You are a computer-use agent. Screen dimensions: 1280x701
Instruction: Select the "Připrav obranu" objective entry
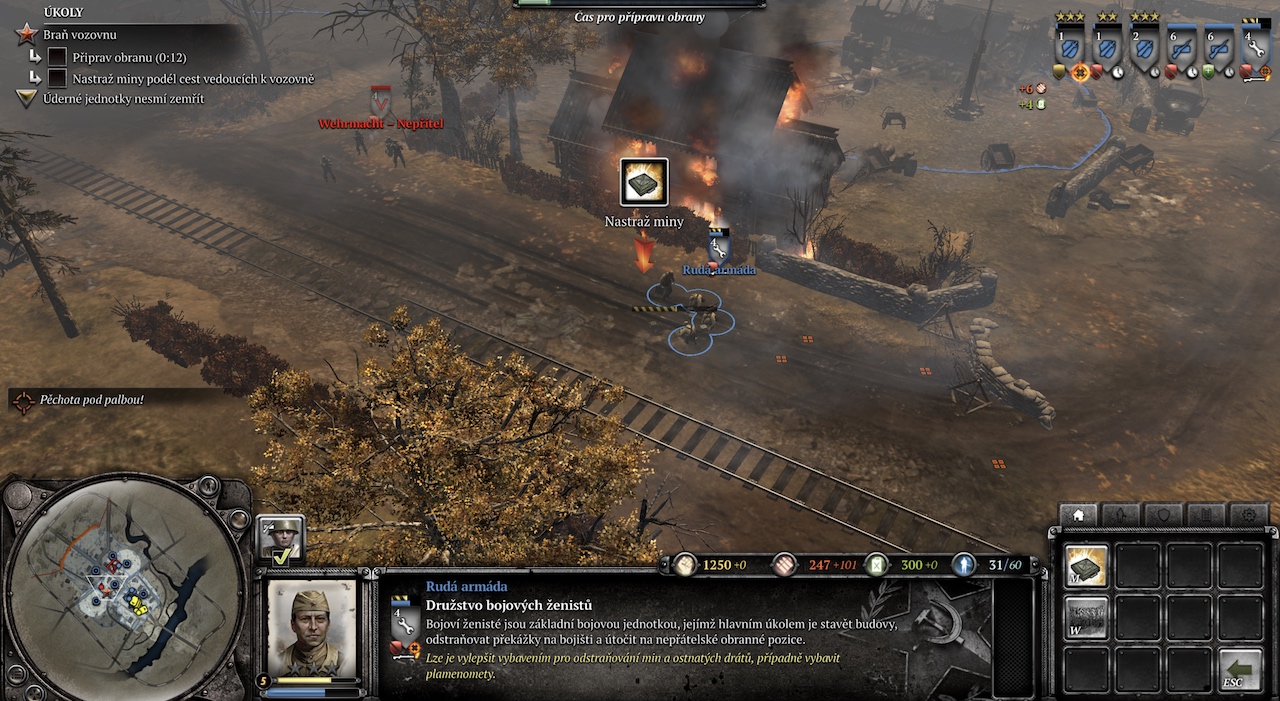[x=129, y=58]
